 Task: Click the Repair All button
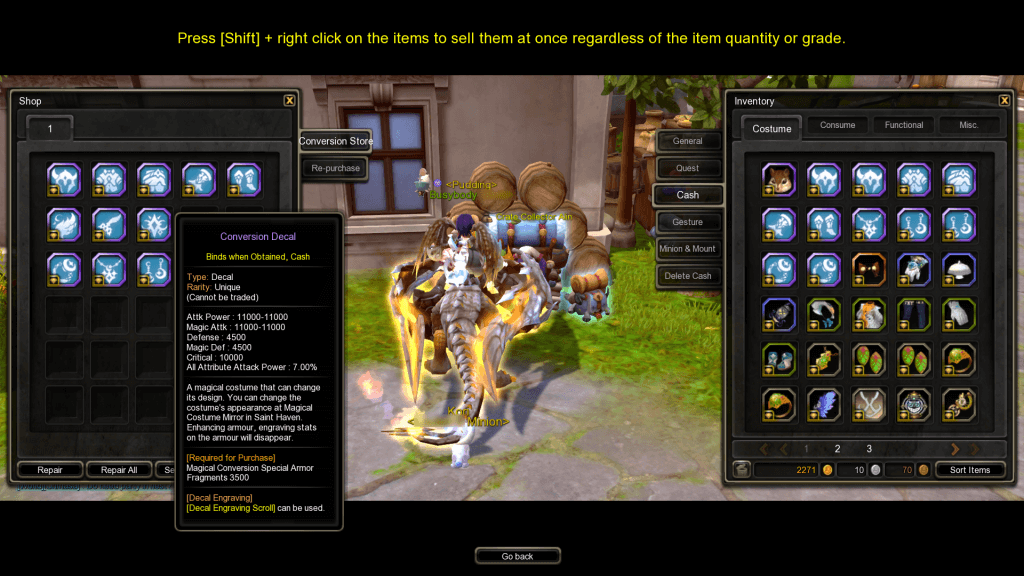[x=118, y=470]
